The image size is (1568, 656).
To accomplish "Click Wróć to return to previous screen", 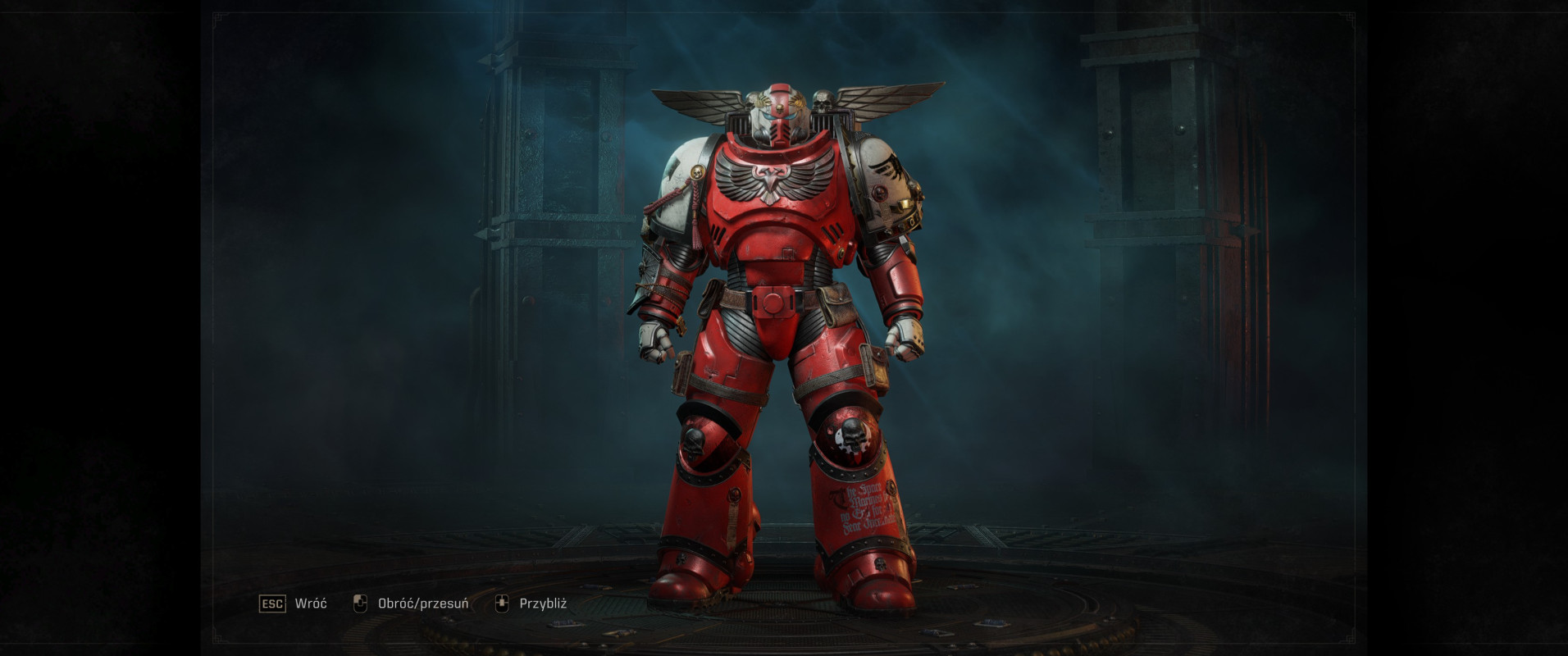I will 309,603.
